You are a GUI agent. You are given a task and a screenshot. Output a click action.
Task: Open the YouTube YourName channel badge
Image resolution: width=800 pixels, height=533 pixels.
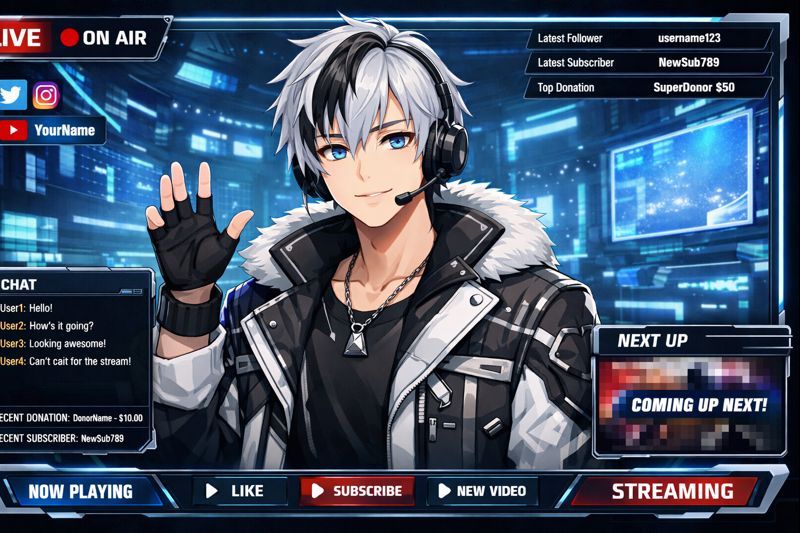click(x=52, y=130)
